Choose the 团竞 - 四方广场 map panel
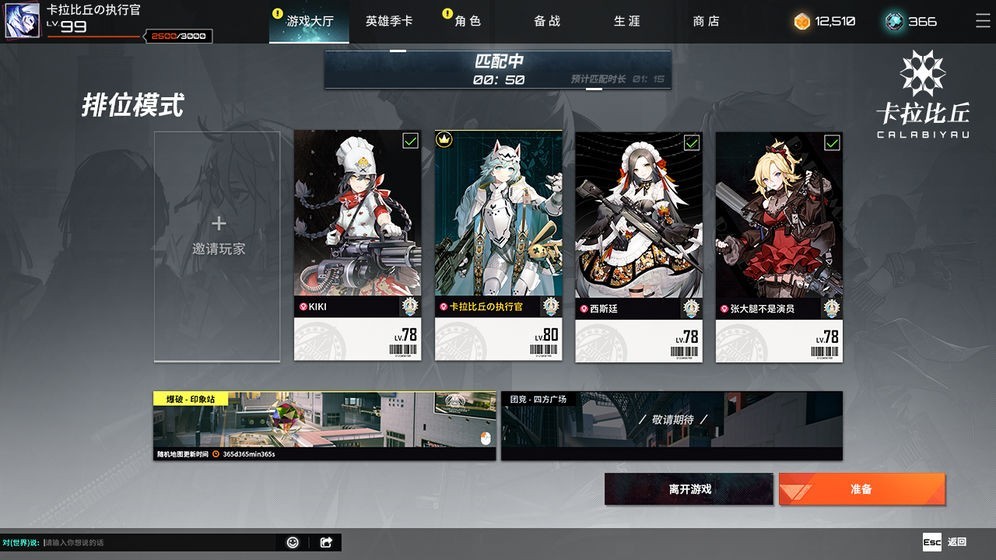Viewport: 996px width, 560px height. click(x=671, y=426)
